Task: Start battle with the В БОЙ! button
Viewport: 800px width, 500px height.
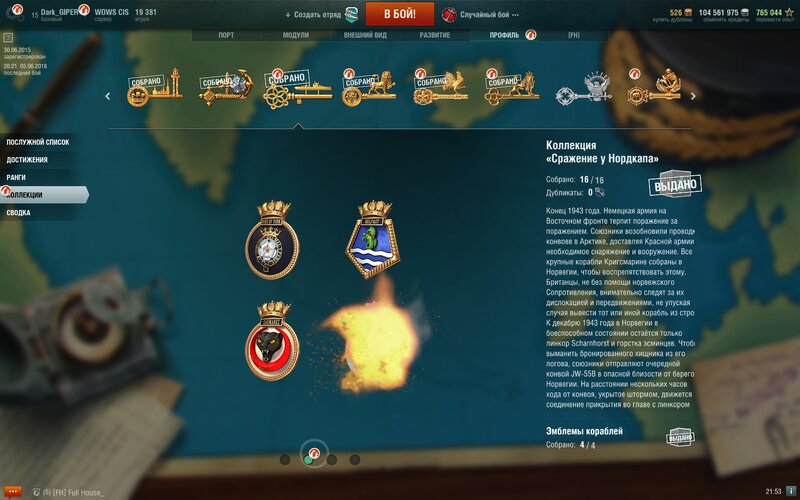Action: (399, 14)
